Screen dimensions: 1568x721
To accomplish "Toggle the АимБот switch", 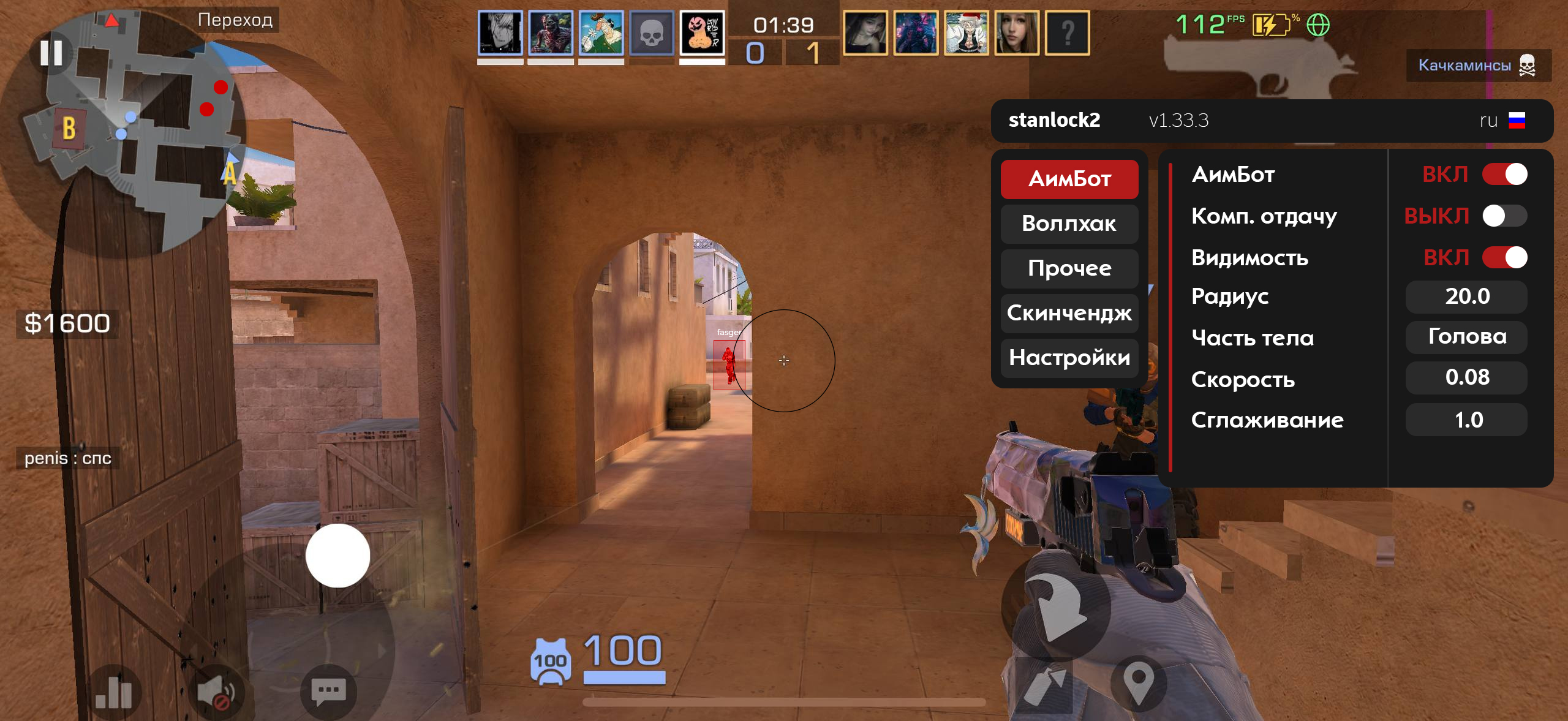I will click(1504, 175).
